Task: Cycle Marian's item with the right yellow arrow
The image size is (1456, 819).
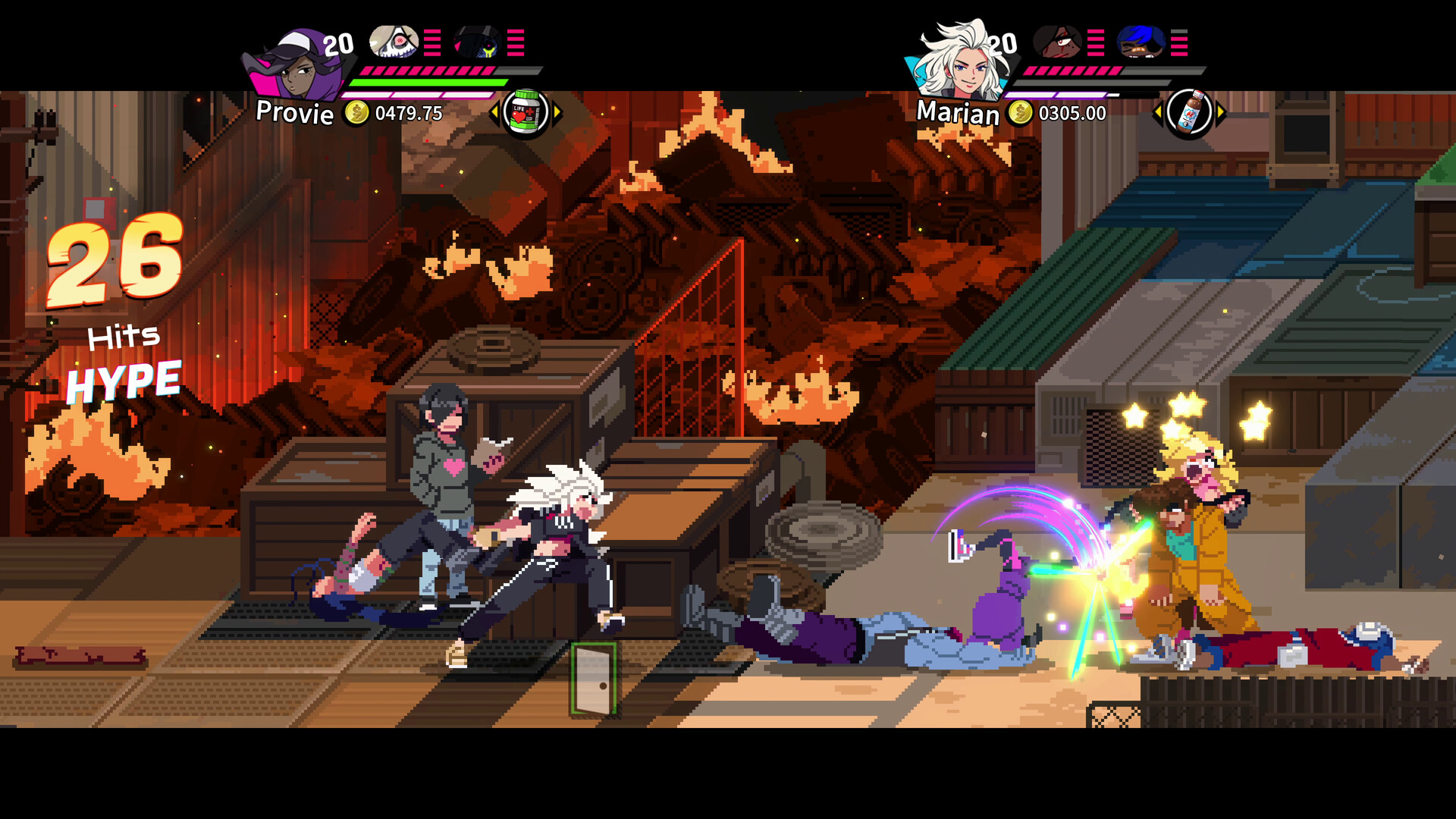Action: click(x=1222, y=112)
